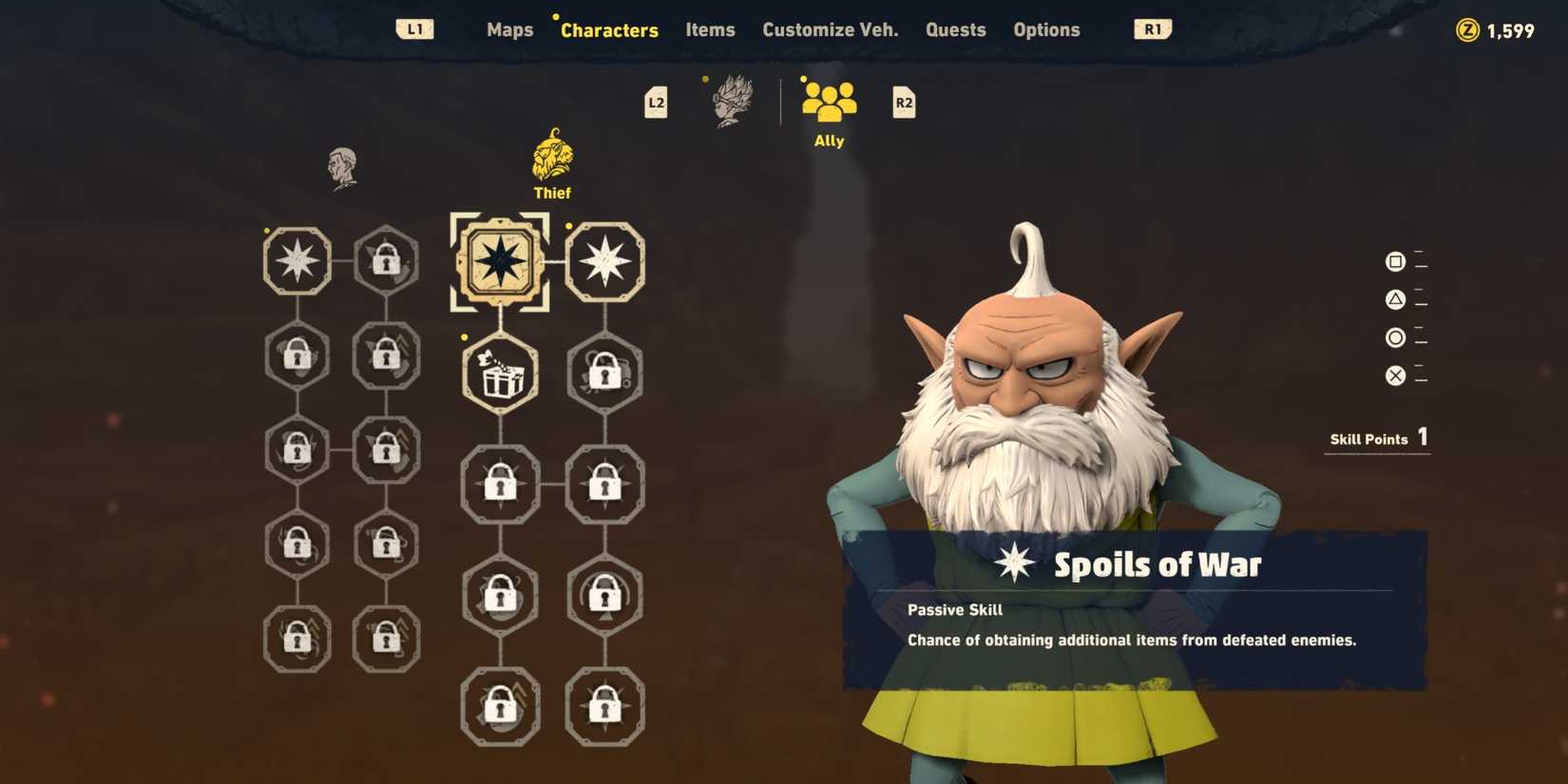Switch to the Items tab
The image size is (1568, 784).
pyautogui.click(x=709, y=29)
